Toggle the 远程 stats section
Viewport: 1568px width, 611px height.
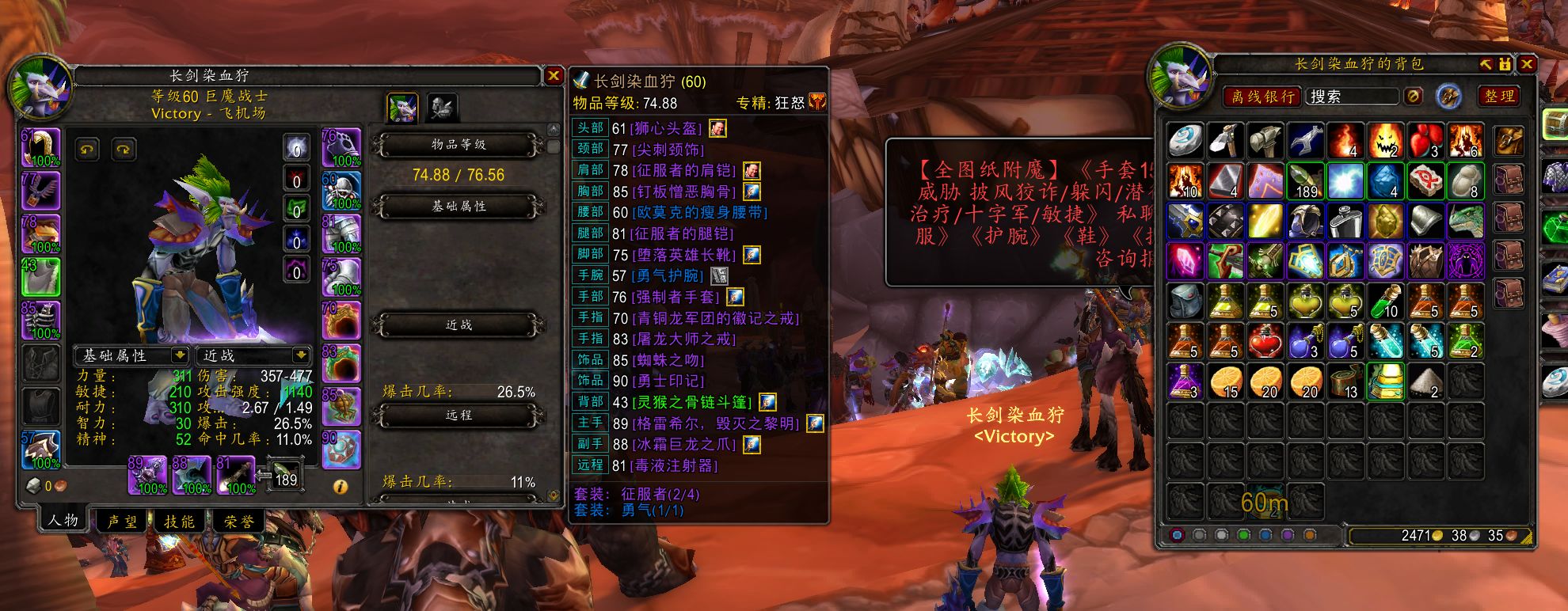pos(459,415)
